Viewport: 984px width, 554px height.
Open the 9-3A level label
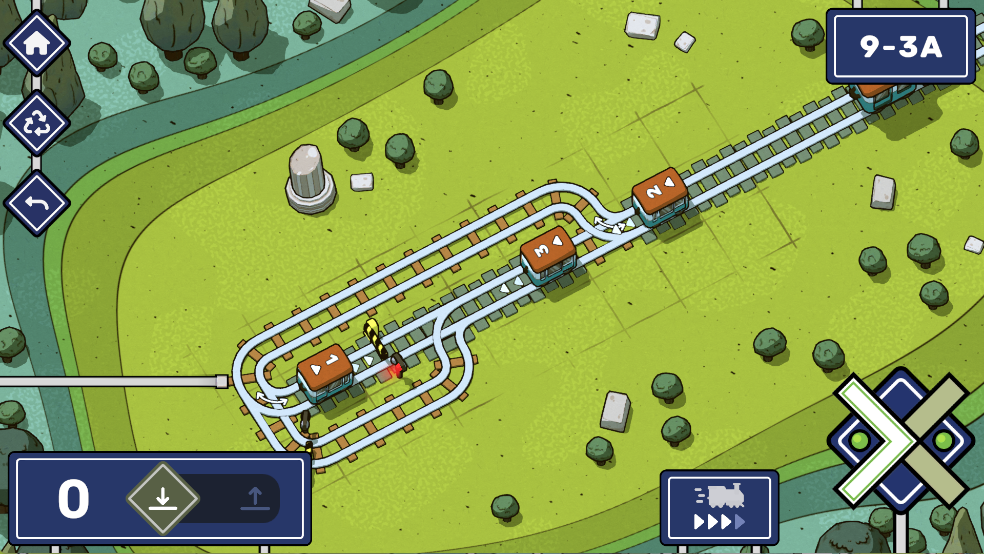coord(900,47)
